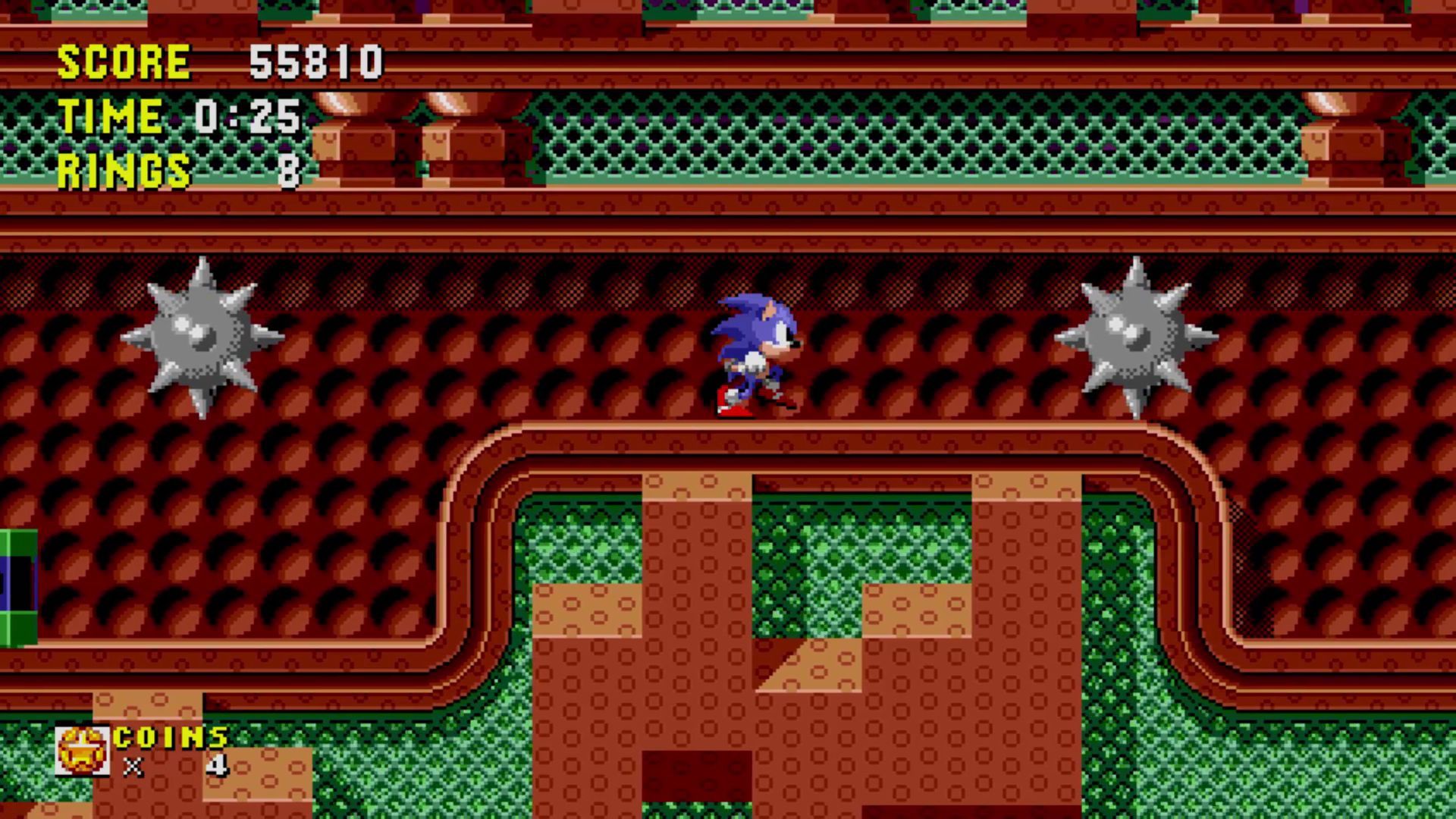1456x819 pixels.
Task: Click the multiplication x symbol under COINS
Action: coord(135,767)
